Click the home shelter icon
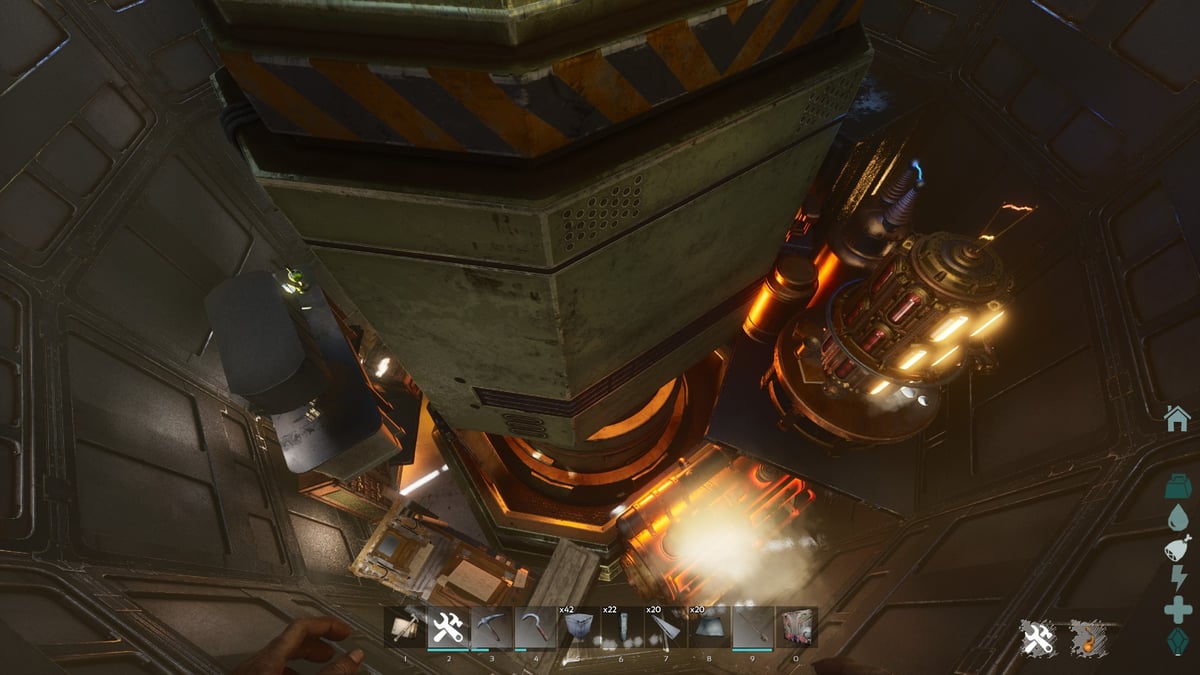 click(x=1178, y=418)
